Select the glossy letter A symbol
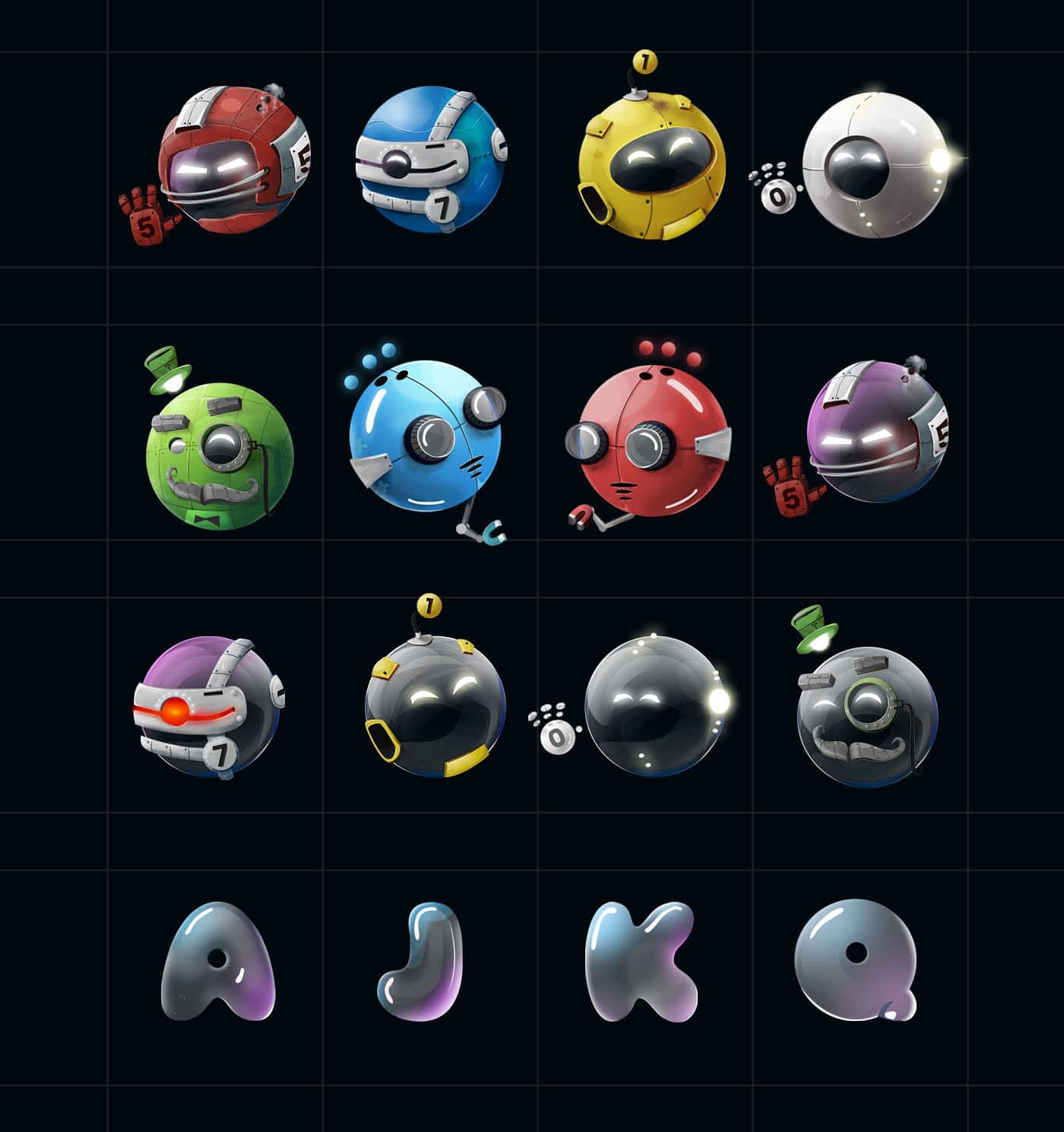Viewport: 1064px width, 1132px height. (217, 961)
